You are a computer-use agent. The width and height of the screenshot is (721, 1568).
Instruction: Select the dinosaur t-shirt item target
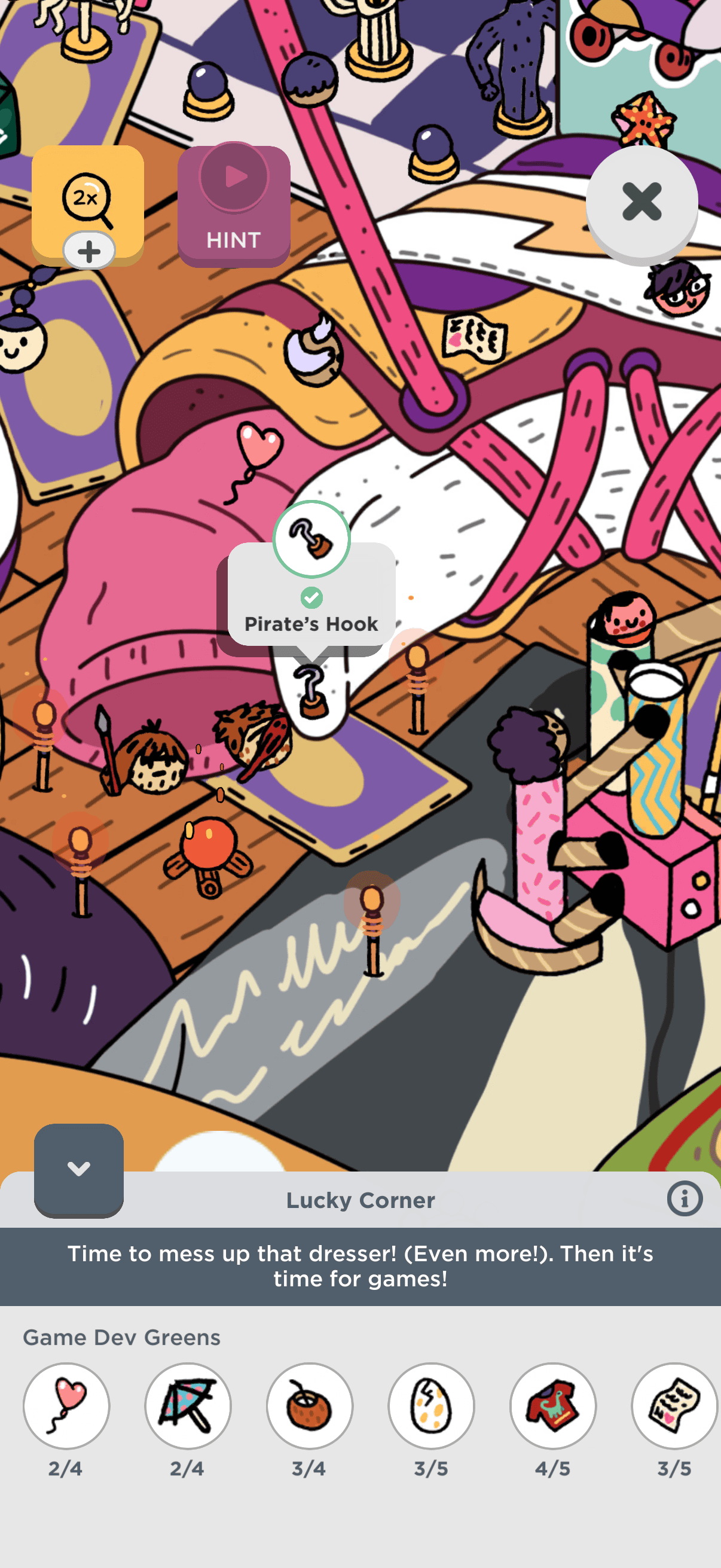[553, 1405]
